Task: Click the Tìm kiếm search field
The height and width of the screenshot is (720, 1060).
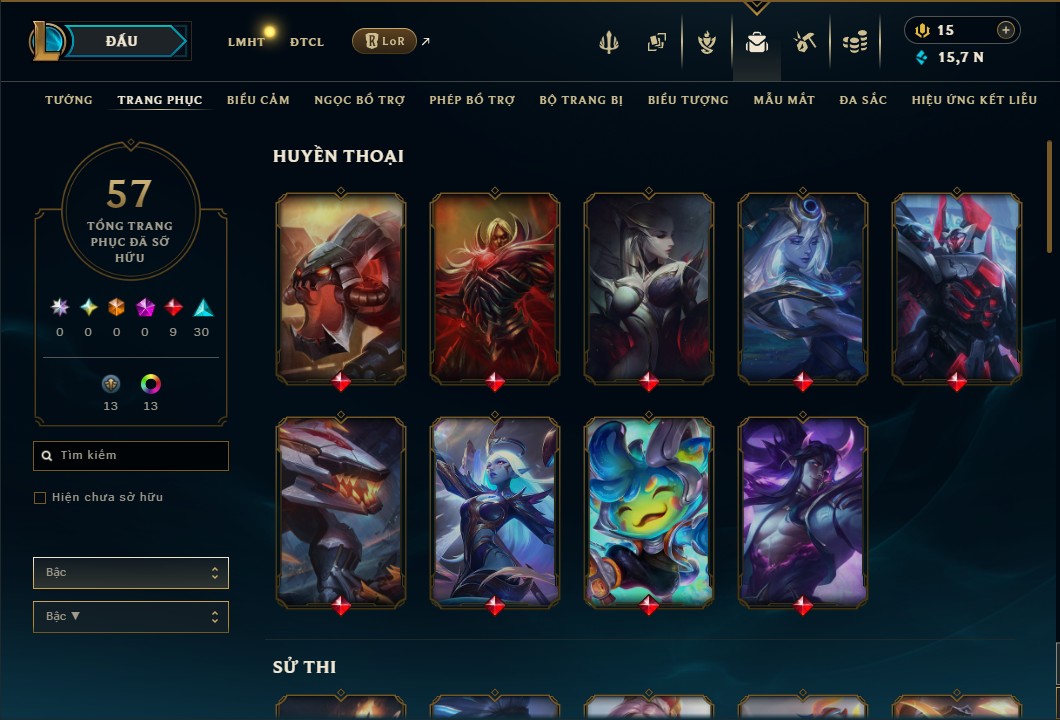Action: (131, 456)
